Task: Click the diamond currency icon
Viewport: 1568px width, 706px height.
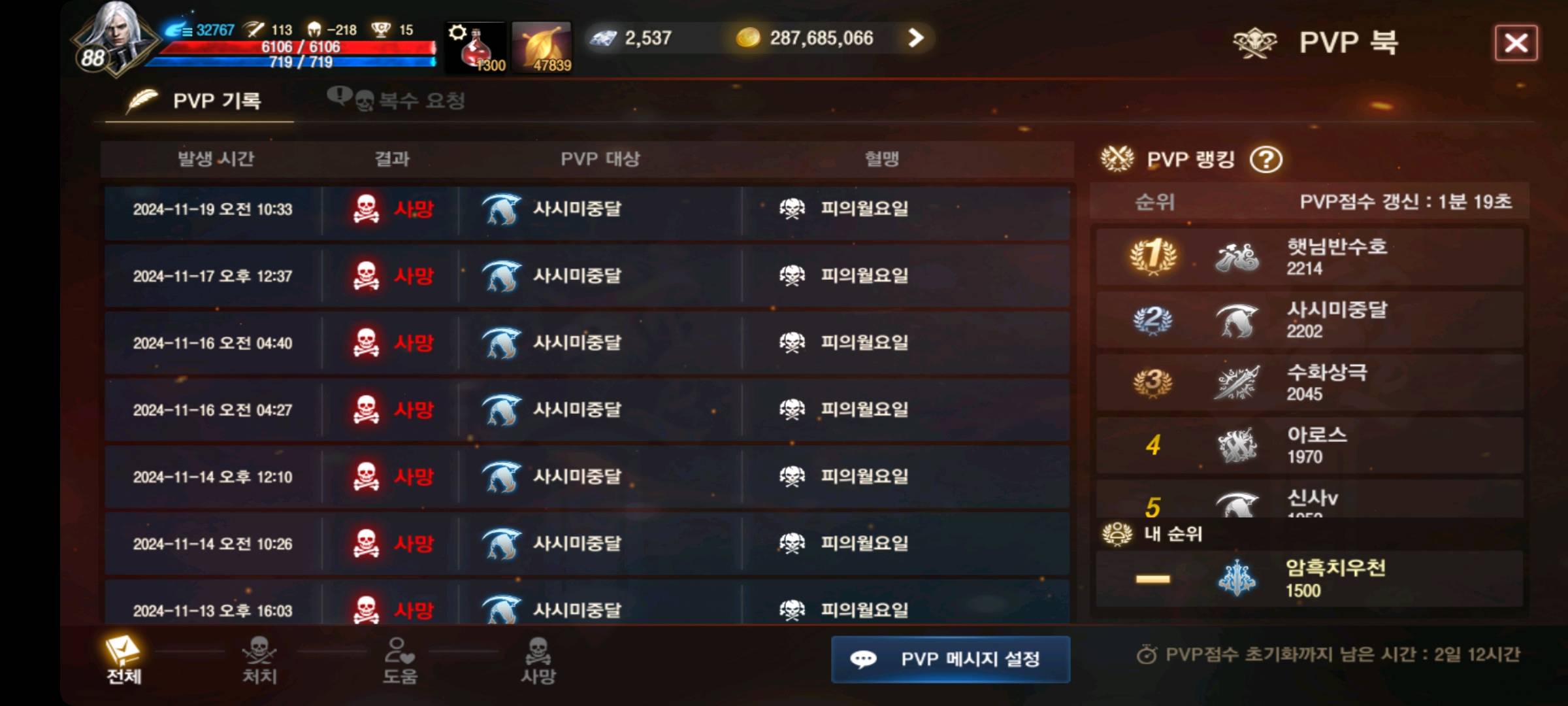Action: 604,38
